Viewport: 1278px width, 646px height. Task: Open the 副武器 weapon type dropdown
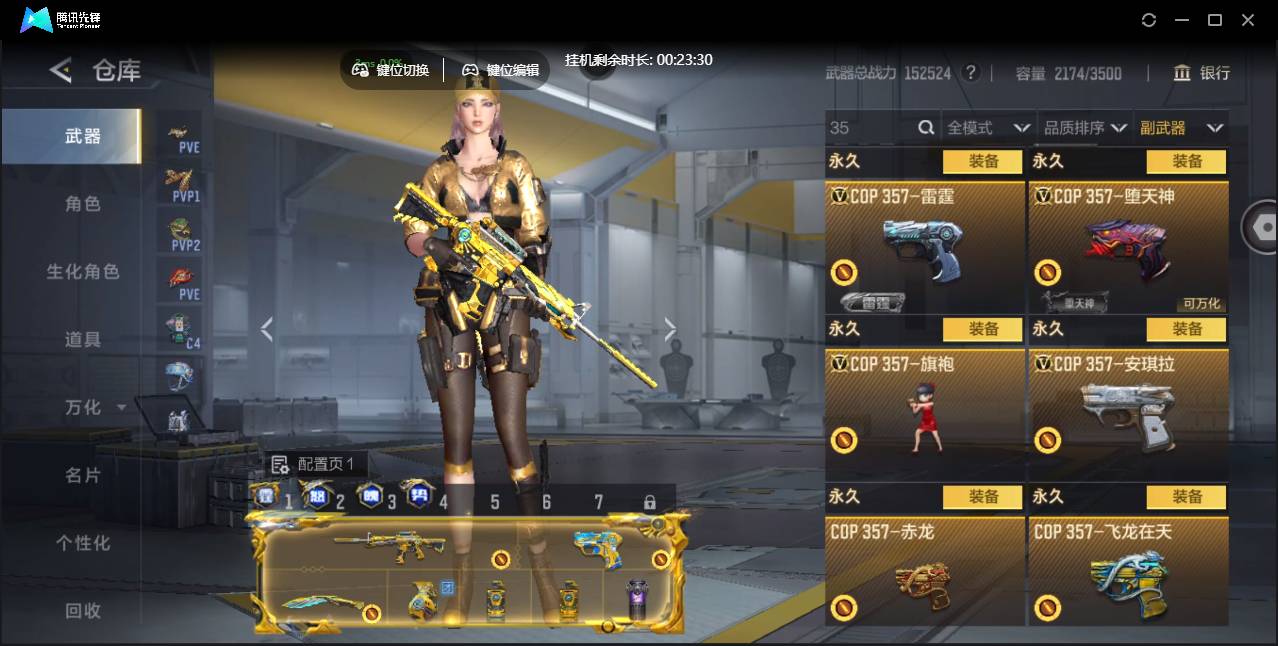pyautogui.click(x=1181, y=128)
